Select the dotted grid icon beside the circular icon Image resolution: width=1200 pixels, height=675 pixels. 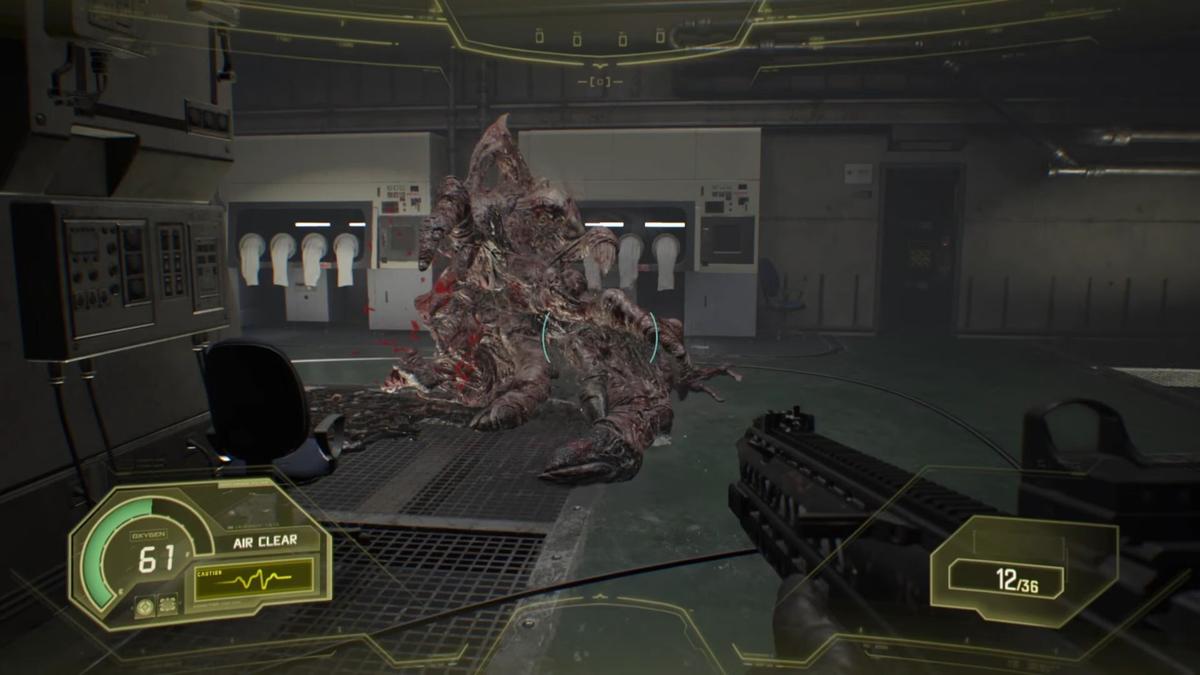tap(168, 603)
